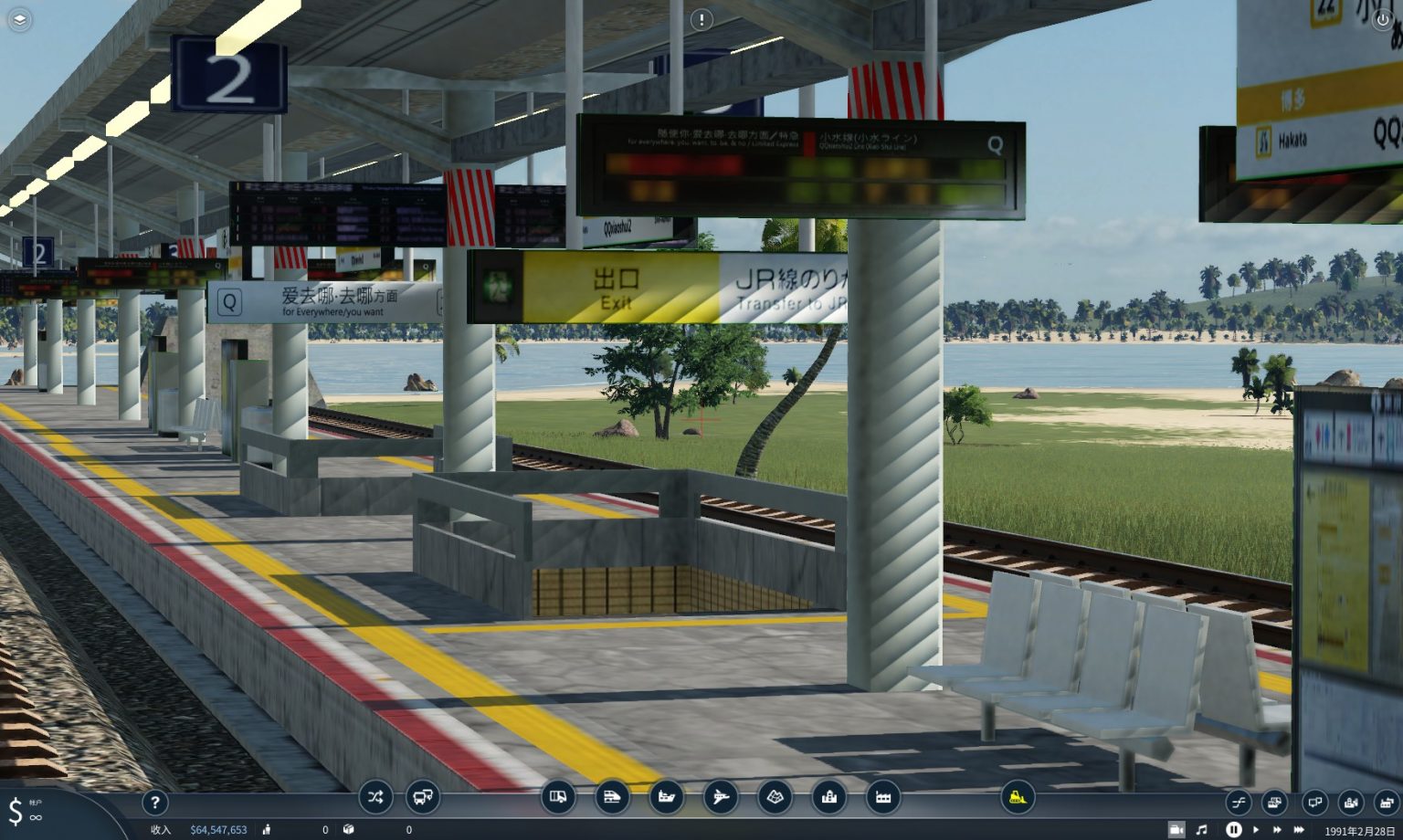
Task: Open the air construction menu
Action: [x=722, y=797]
